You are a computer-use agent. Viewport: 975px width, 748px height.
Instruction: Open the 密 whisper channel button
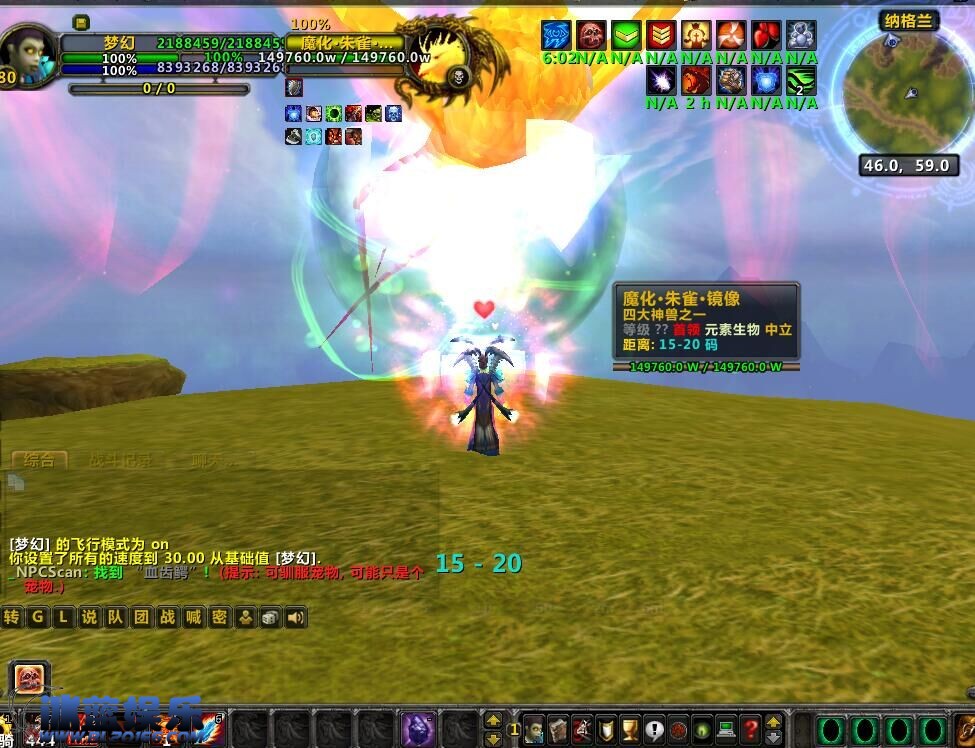[219, 617]
